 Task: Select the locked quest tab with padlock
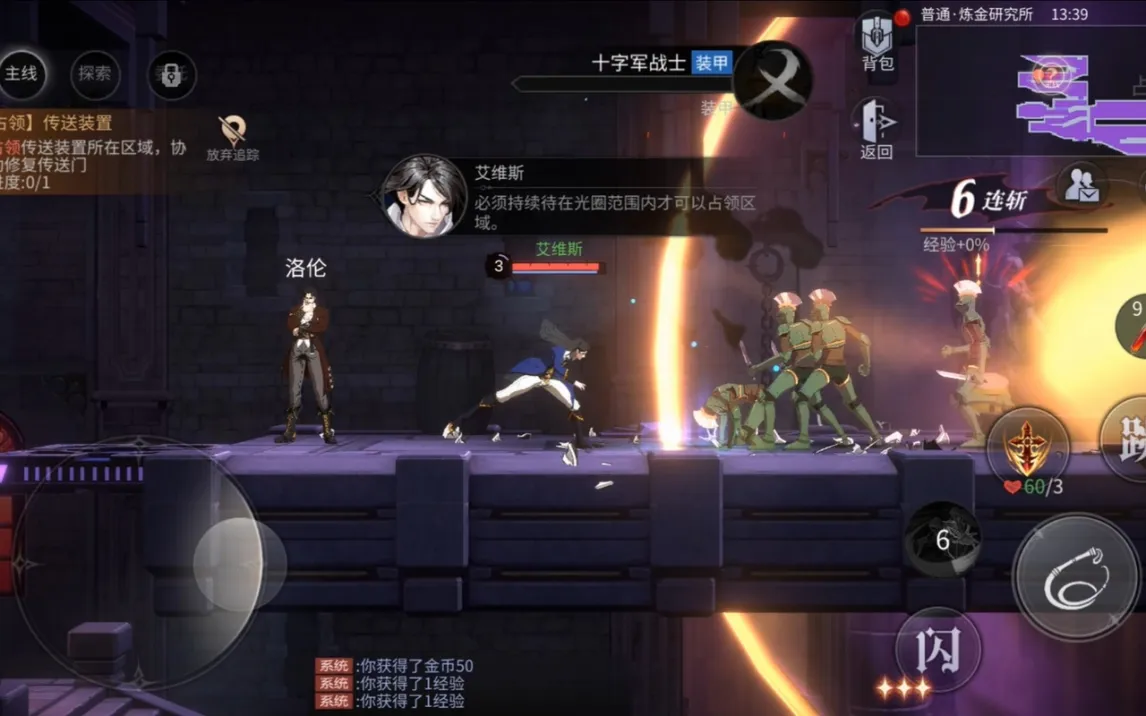click(x=171, y=75)
